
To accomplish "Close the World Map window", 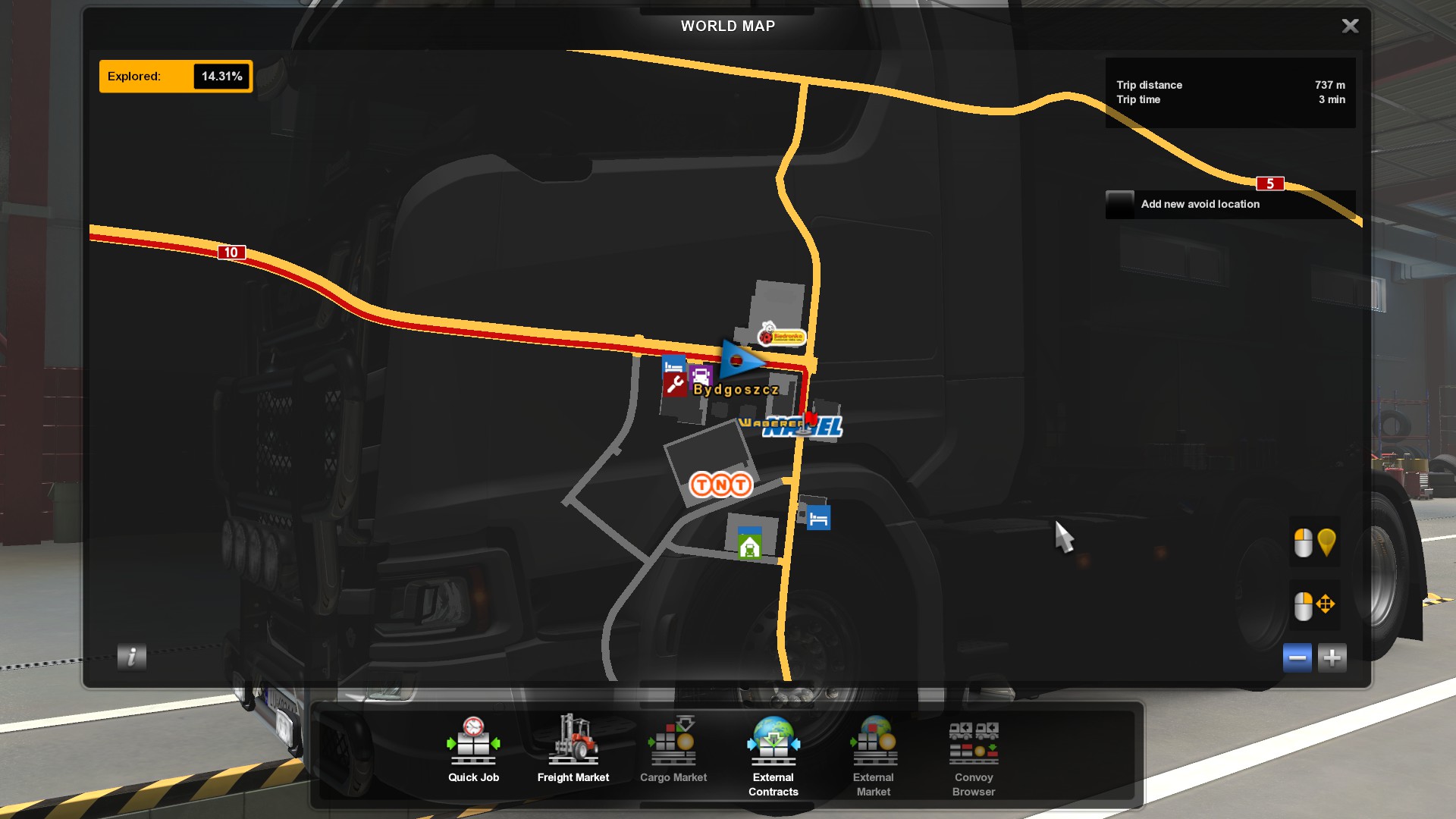I will pos(1350,27).
